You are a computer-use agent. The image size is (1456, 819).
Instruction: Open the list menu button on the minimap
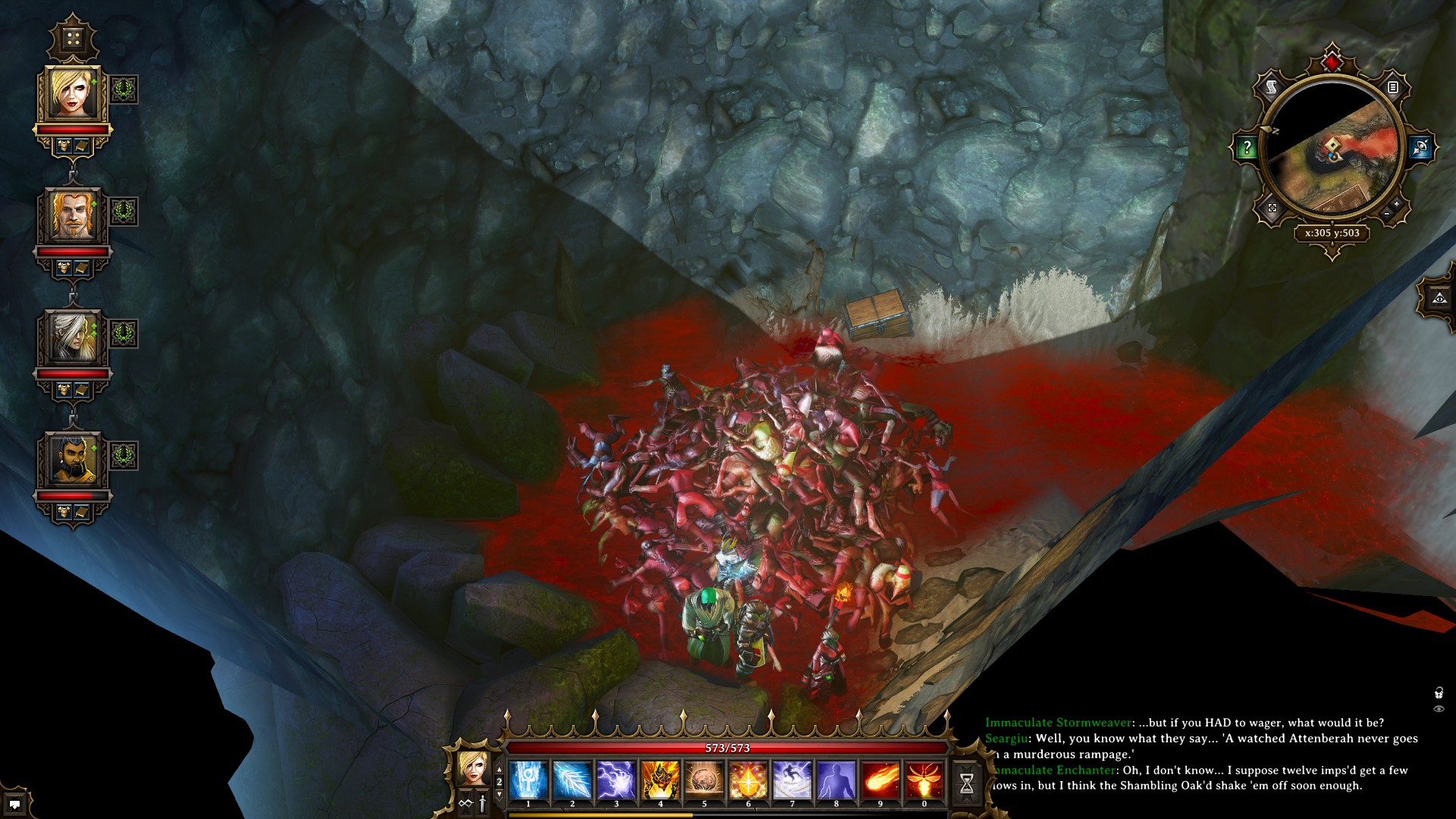pos(1393,88)
